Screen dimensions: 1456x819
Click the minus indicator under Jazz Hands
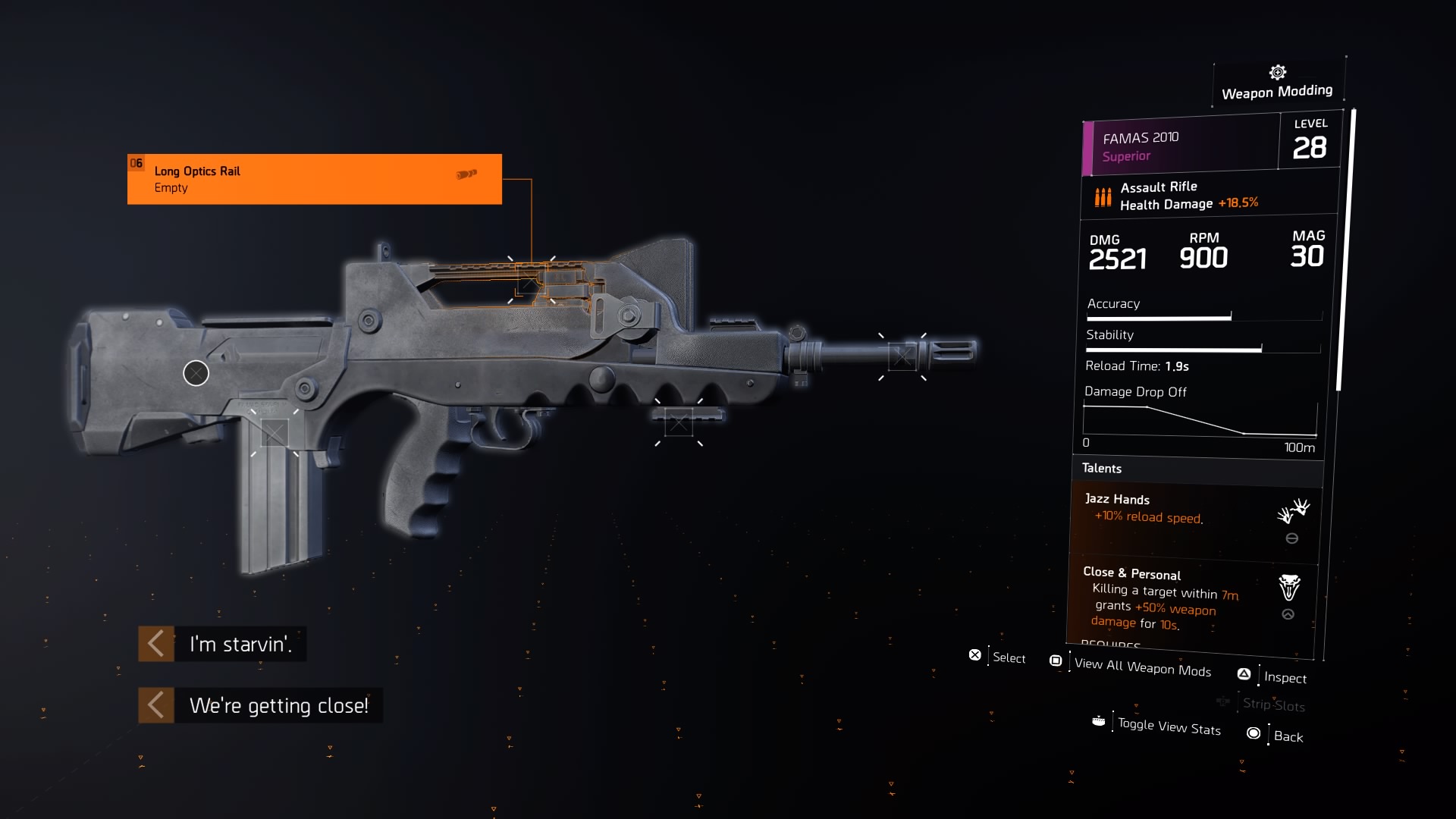coord(1291,538)
